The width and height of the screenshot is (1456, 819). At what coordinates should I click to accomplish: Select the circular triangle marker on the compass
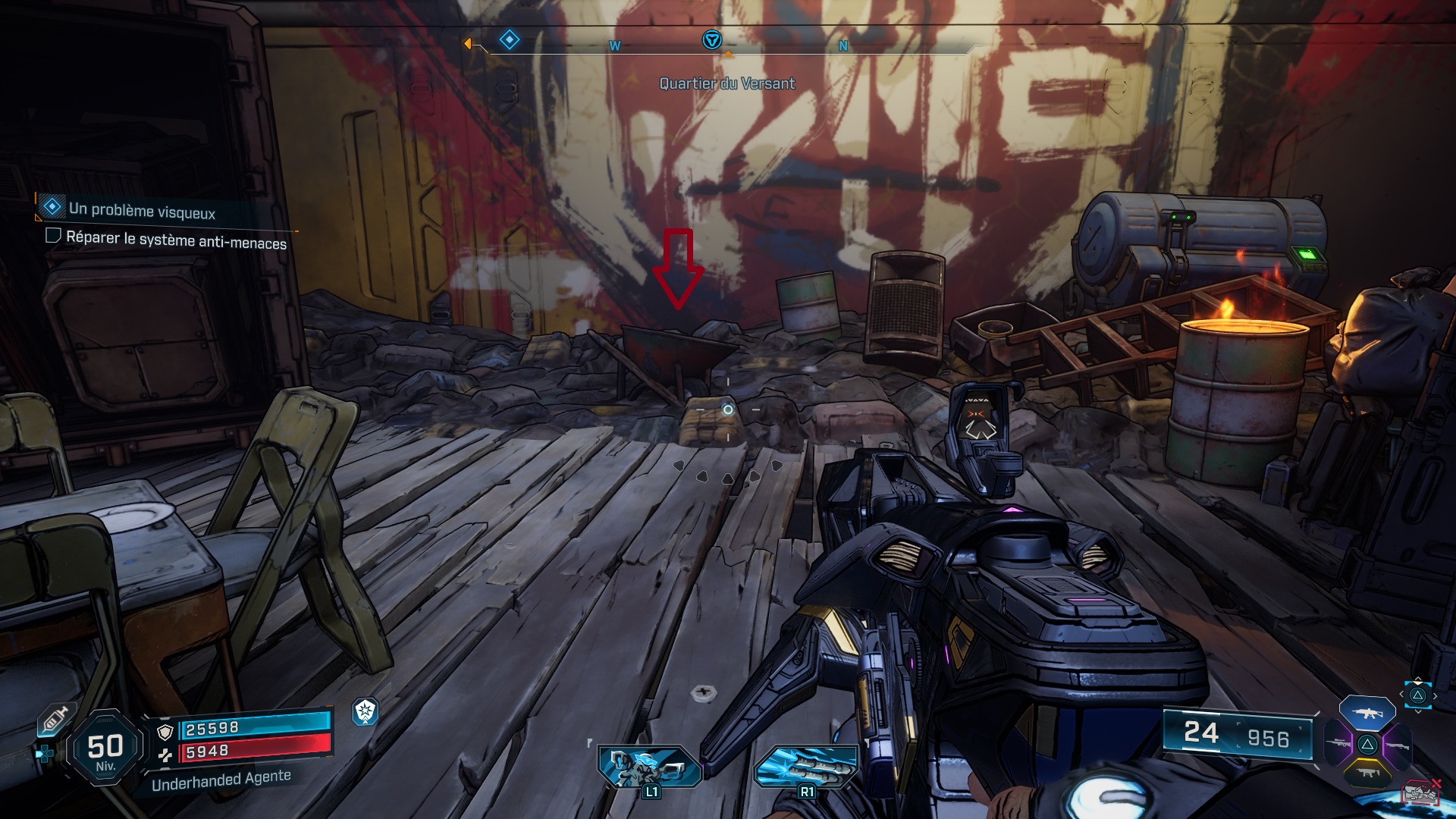(x=711, y=40)
